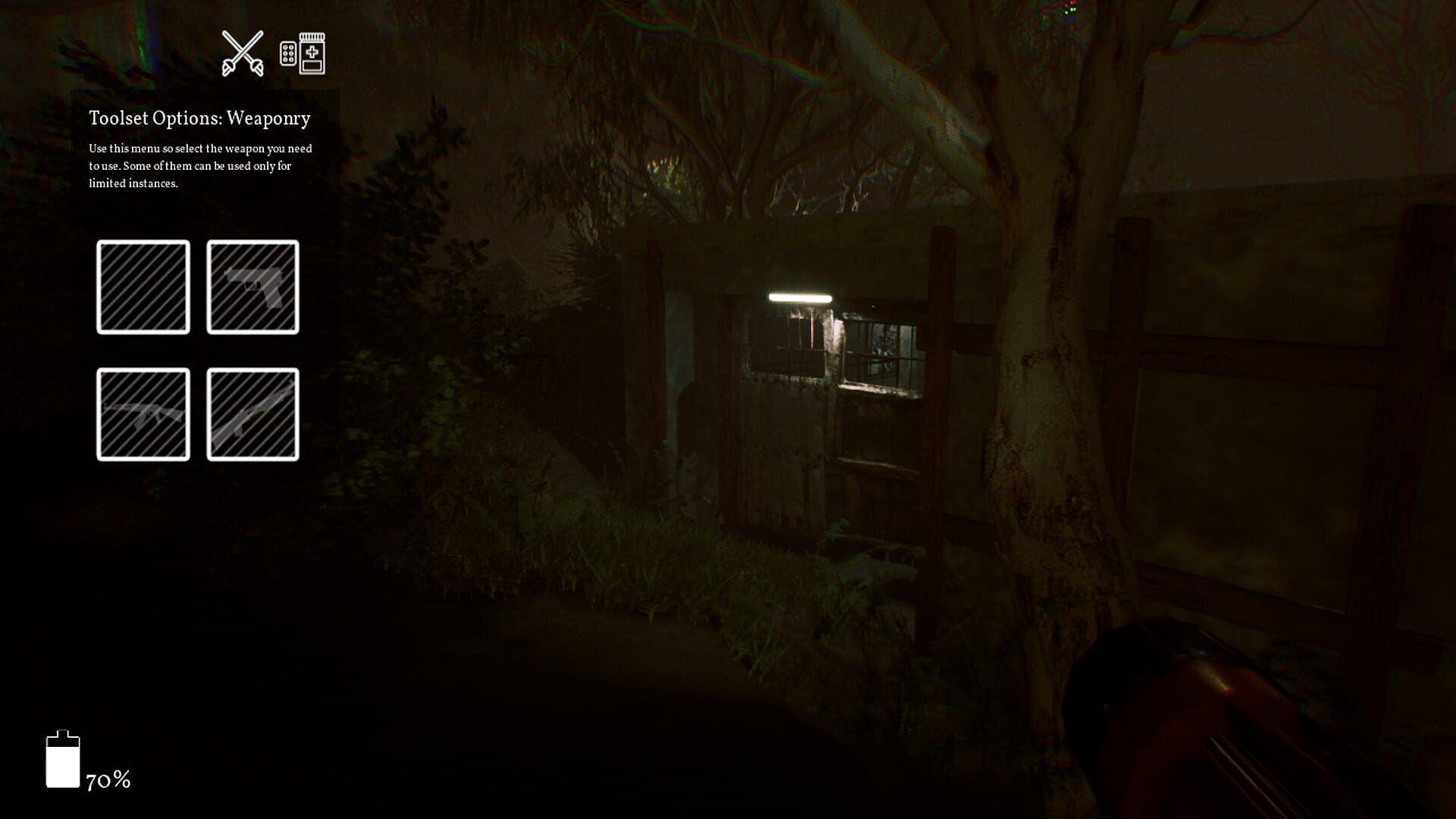Click the medicine bottle icon with cross
This screenshot has width=1456, height=819.
pos(311,55)
